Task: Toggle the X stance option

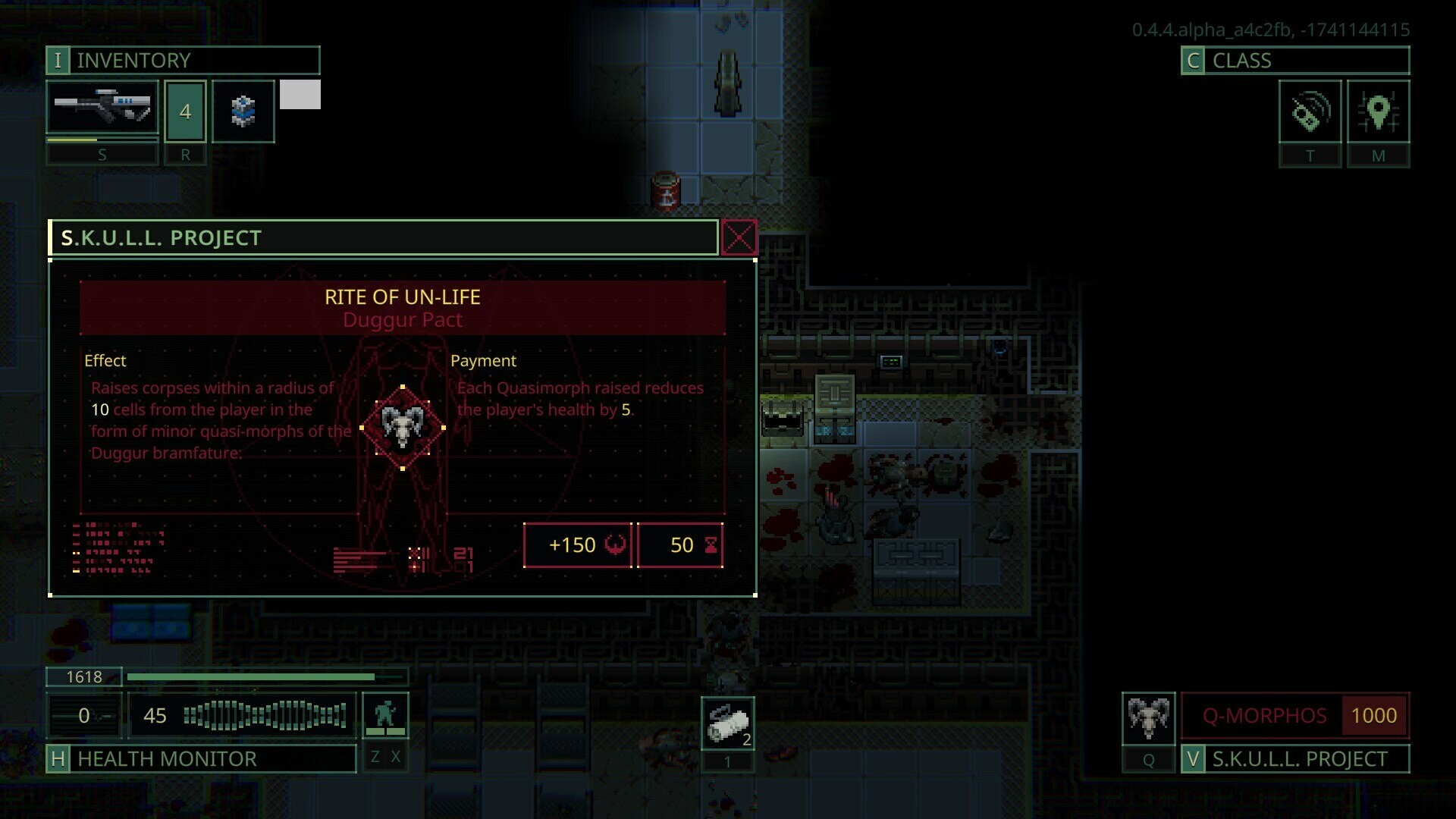Action: point(395,756)
